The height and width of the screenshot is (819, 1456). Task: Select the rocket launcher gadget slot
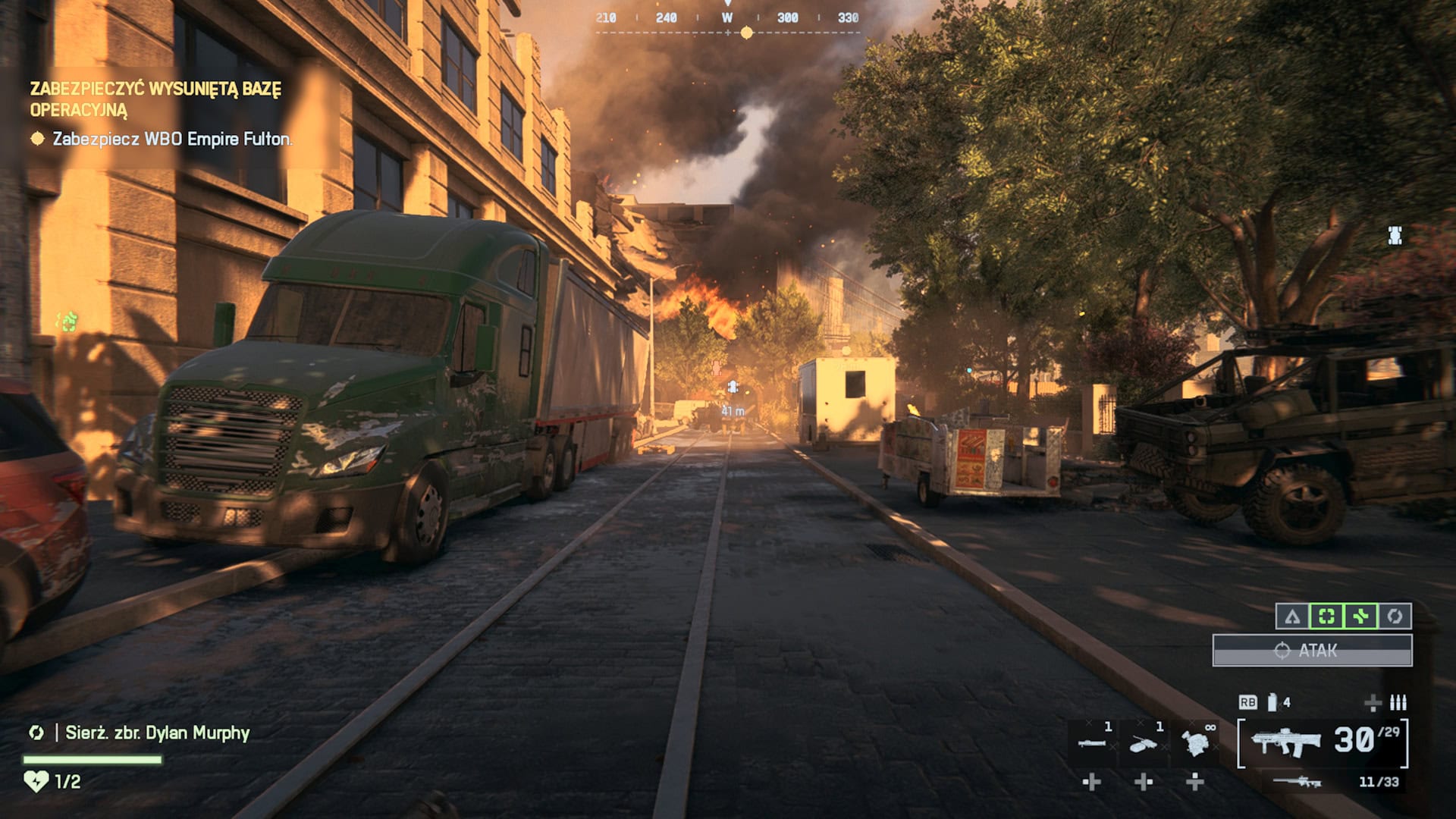1094,742
